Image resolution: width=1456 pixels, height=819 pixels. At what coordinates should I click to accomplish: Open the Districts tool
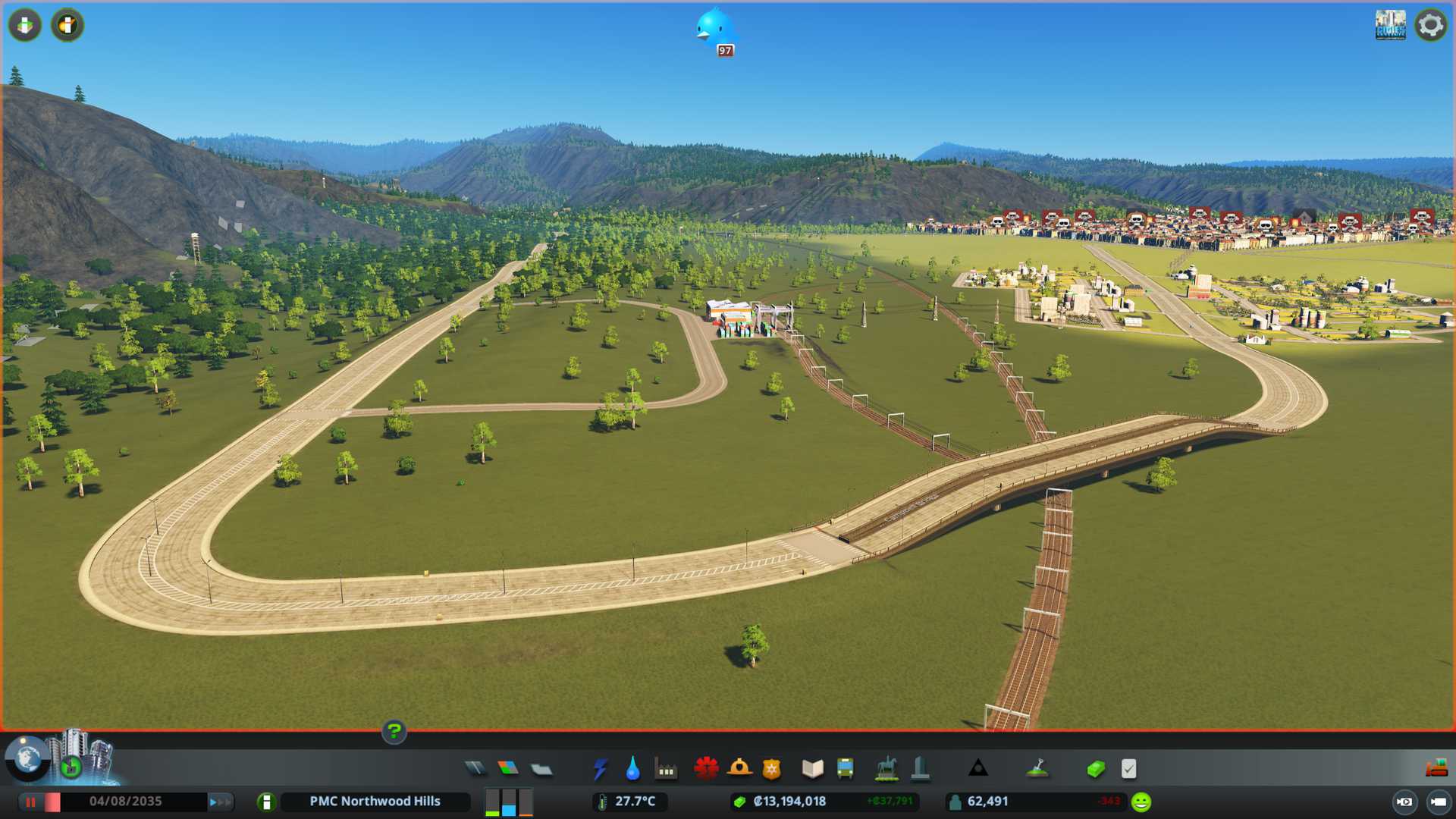click(x=541, y=770)
